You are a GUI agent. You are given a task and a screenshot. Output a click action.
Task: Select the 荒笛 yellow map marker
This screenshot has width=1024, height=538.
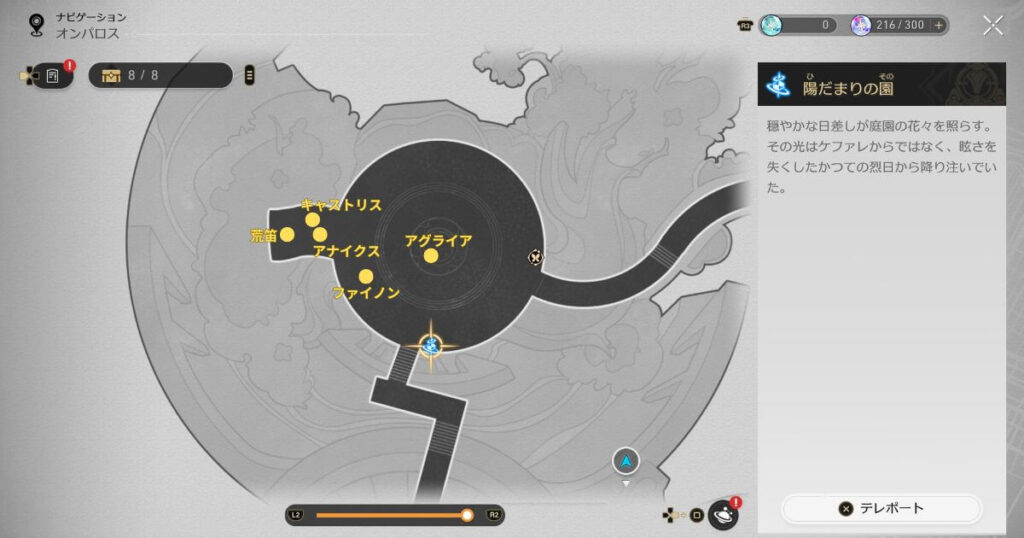pyautogui.click(x=287, y=235)
